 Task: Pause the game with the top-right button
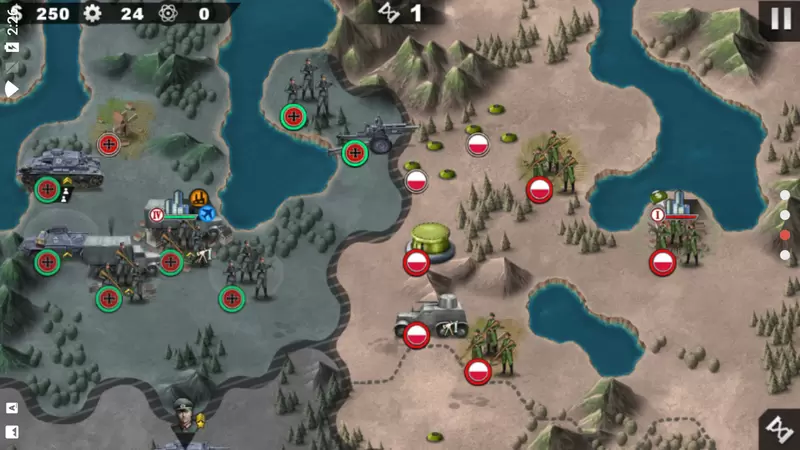(x=778, y=18)
